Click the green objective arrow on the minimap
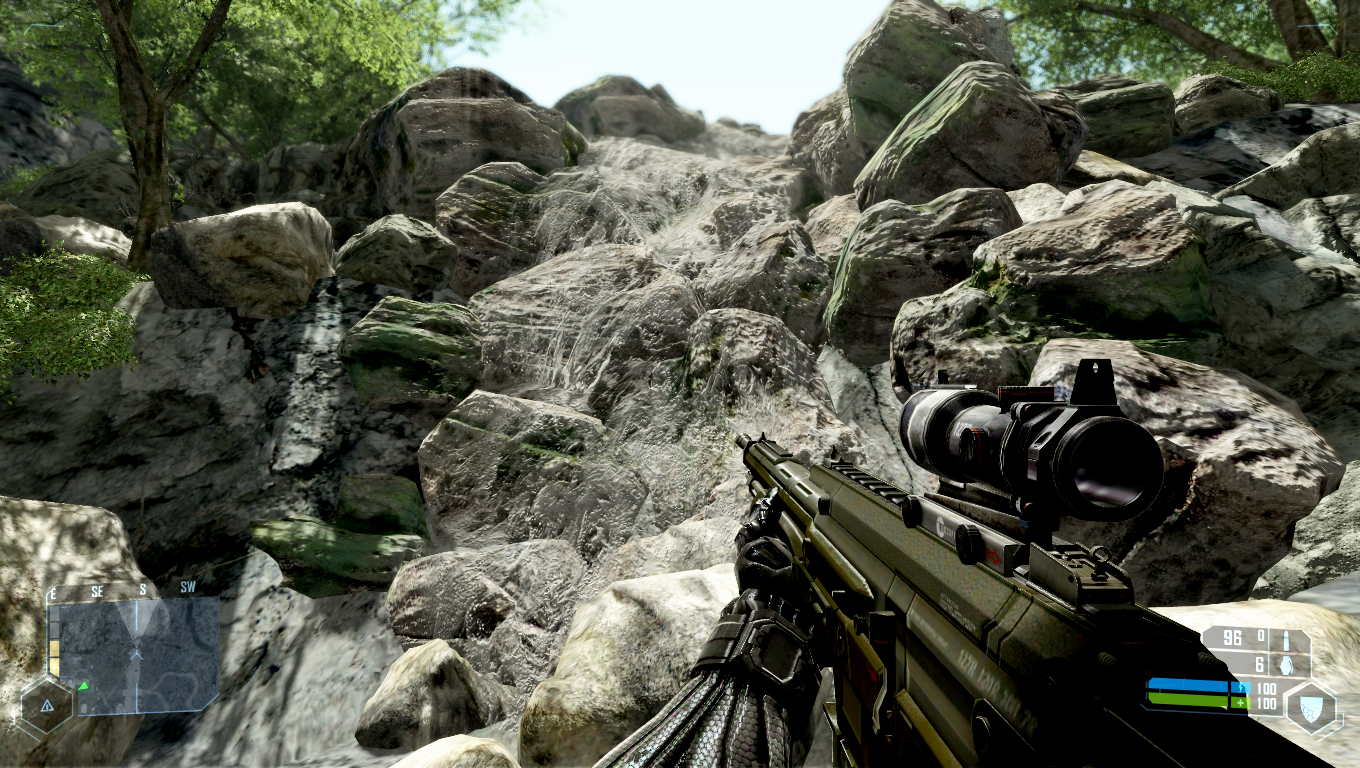The height and width of the screenshot is (768, 1360). coord(84,686)
